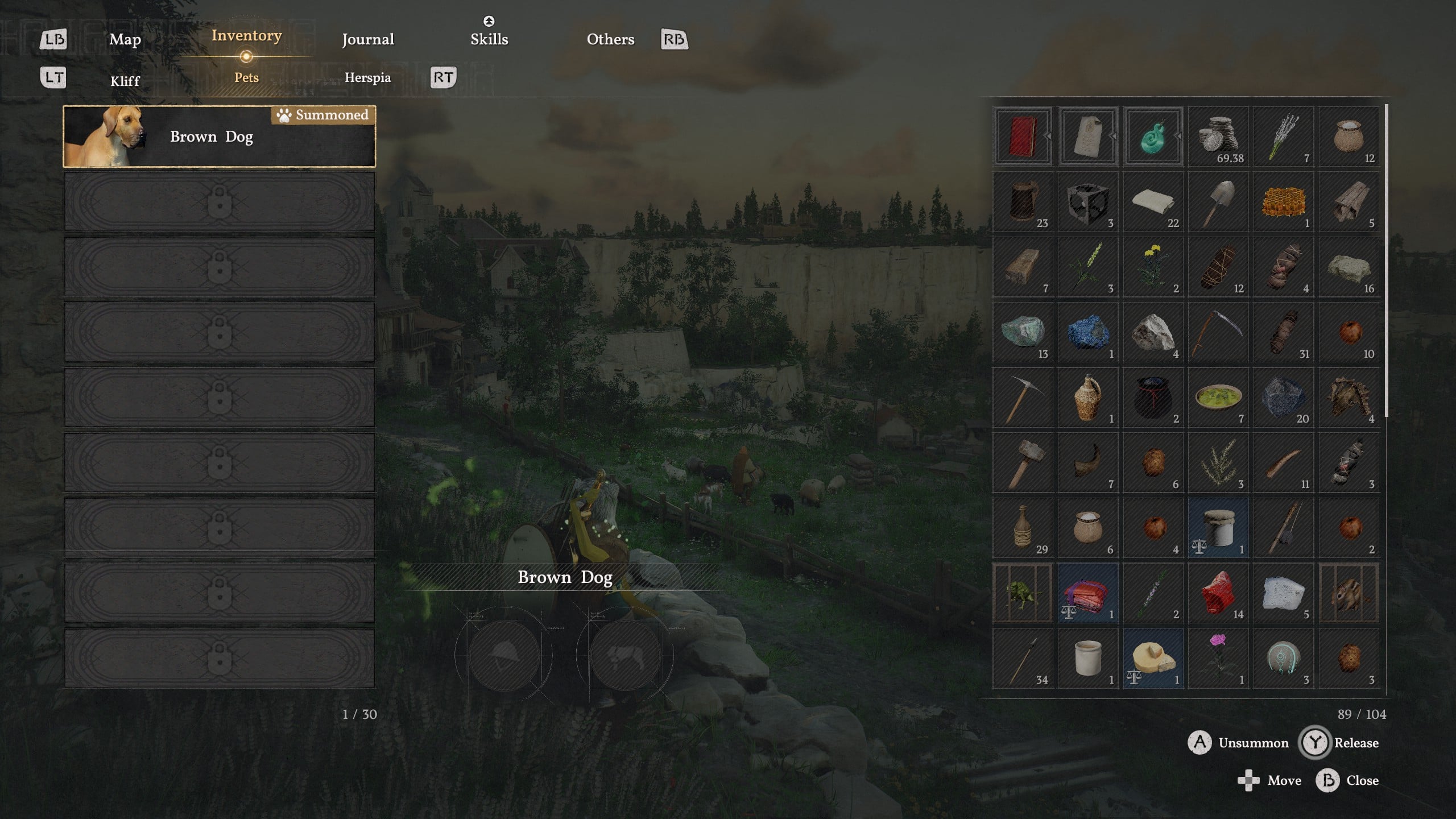Select the caged frog item slot
1456x819 pixels.
[x=1023, y=593]
